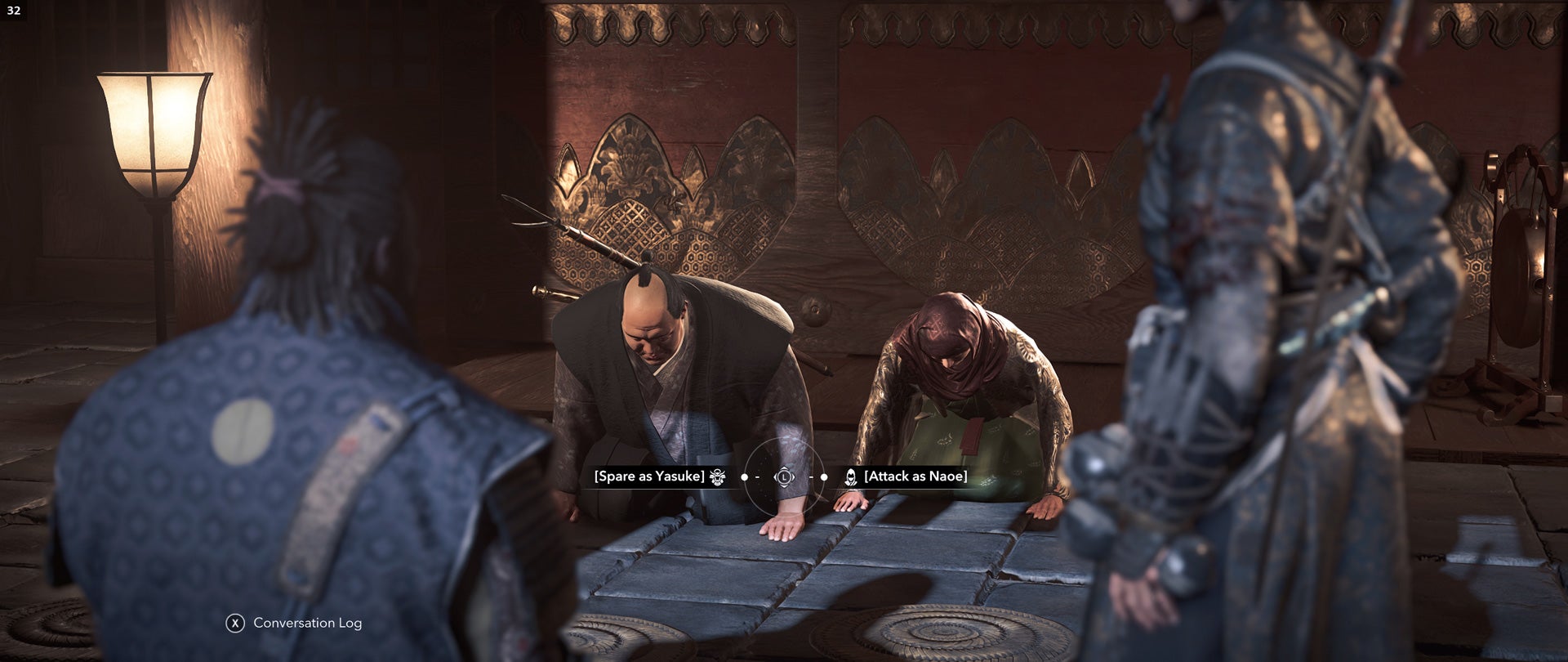Viewport: 1568px width, 662px height.
Task: Select the samurai helmet icon beside Spare option
Action: point(717,478)
